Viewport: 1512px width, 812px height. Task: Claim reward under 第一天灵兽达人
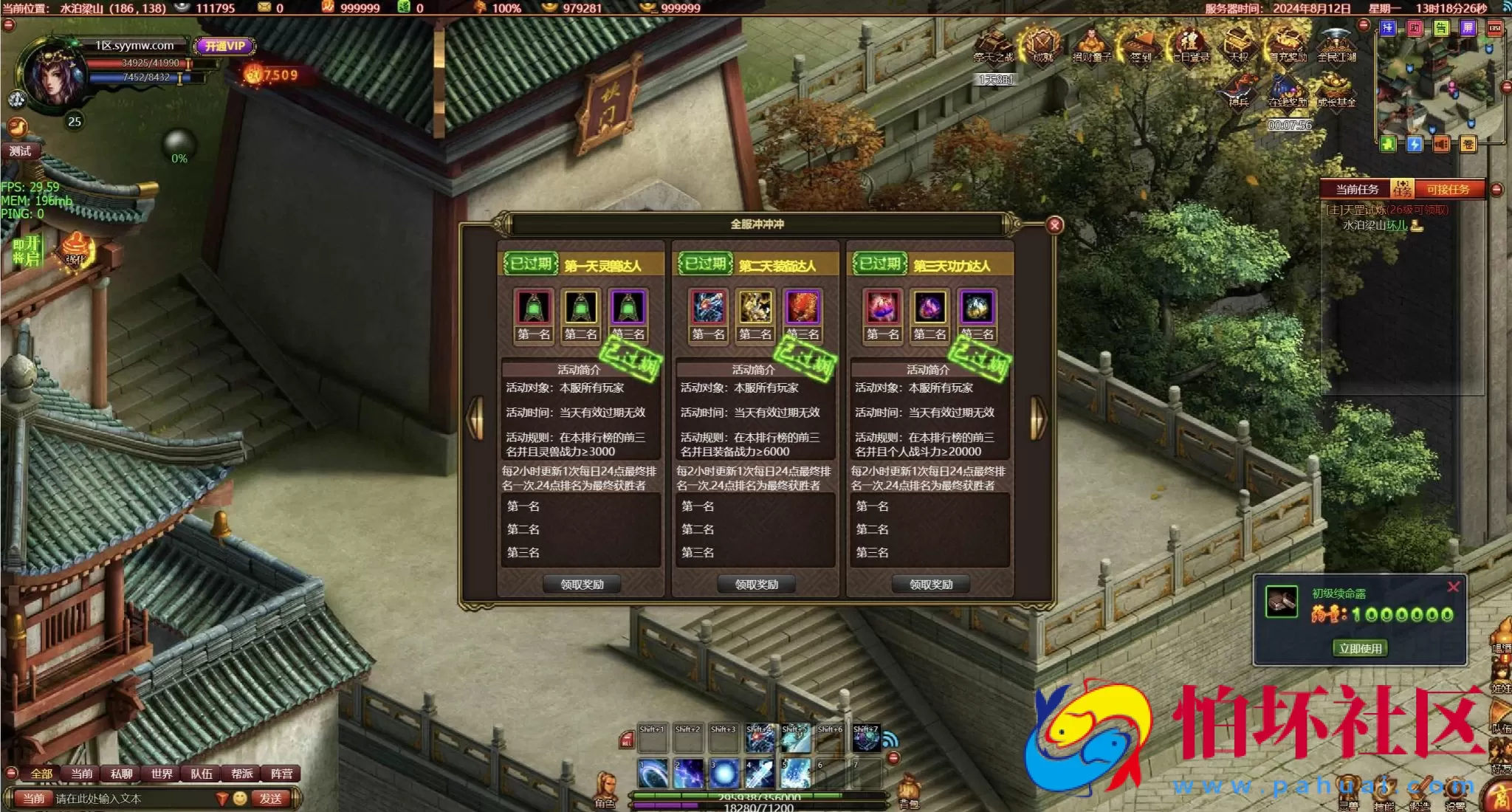tap(582, 585)
